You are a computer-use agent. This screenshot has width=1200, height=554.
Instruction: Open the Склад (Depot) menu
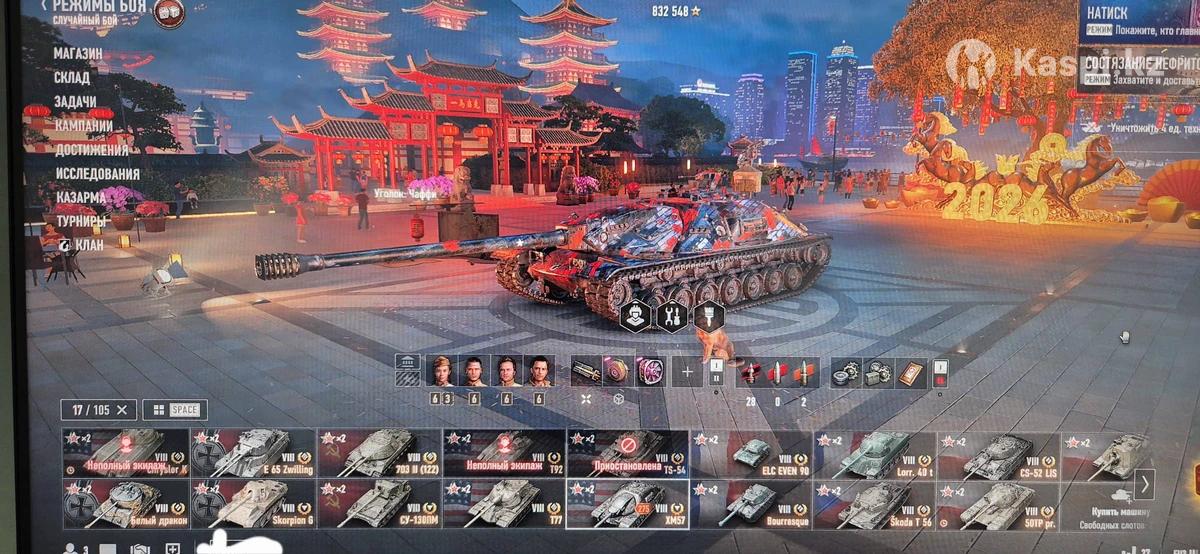pos(72,77)
